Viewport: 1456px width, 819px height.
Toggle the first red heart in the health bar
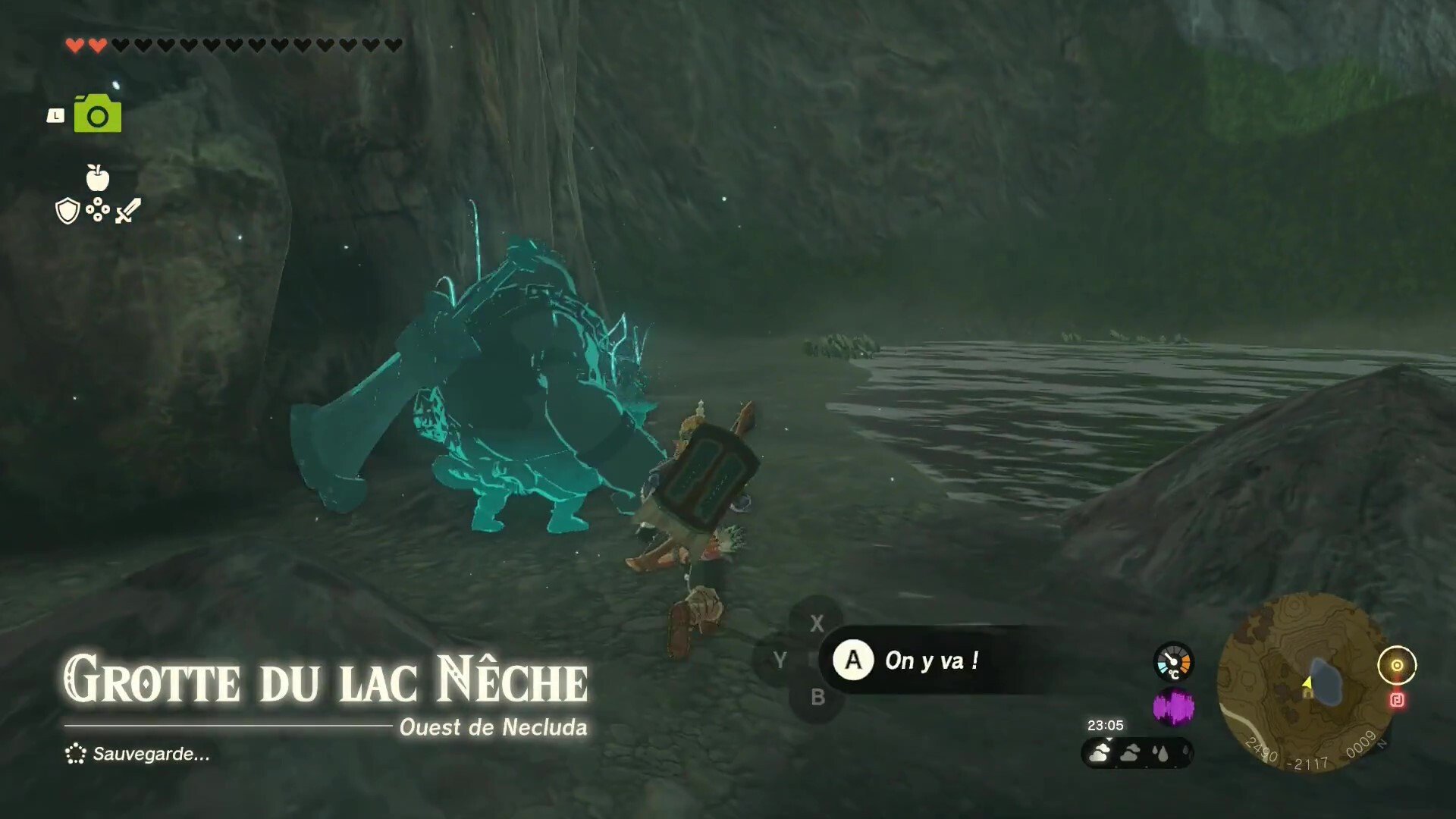75,43
